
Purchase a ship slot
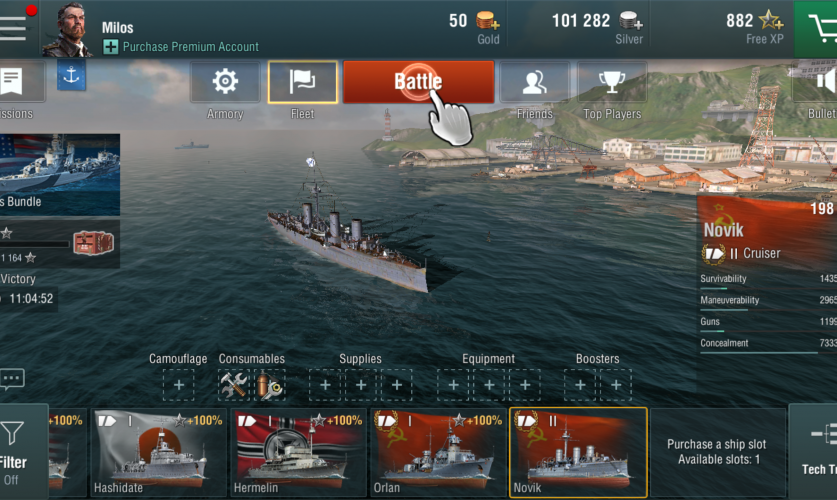point(716,452)
